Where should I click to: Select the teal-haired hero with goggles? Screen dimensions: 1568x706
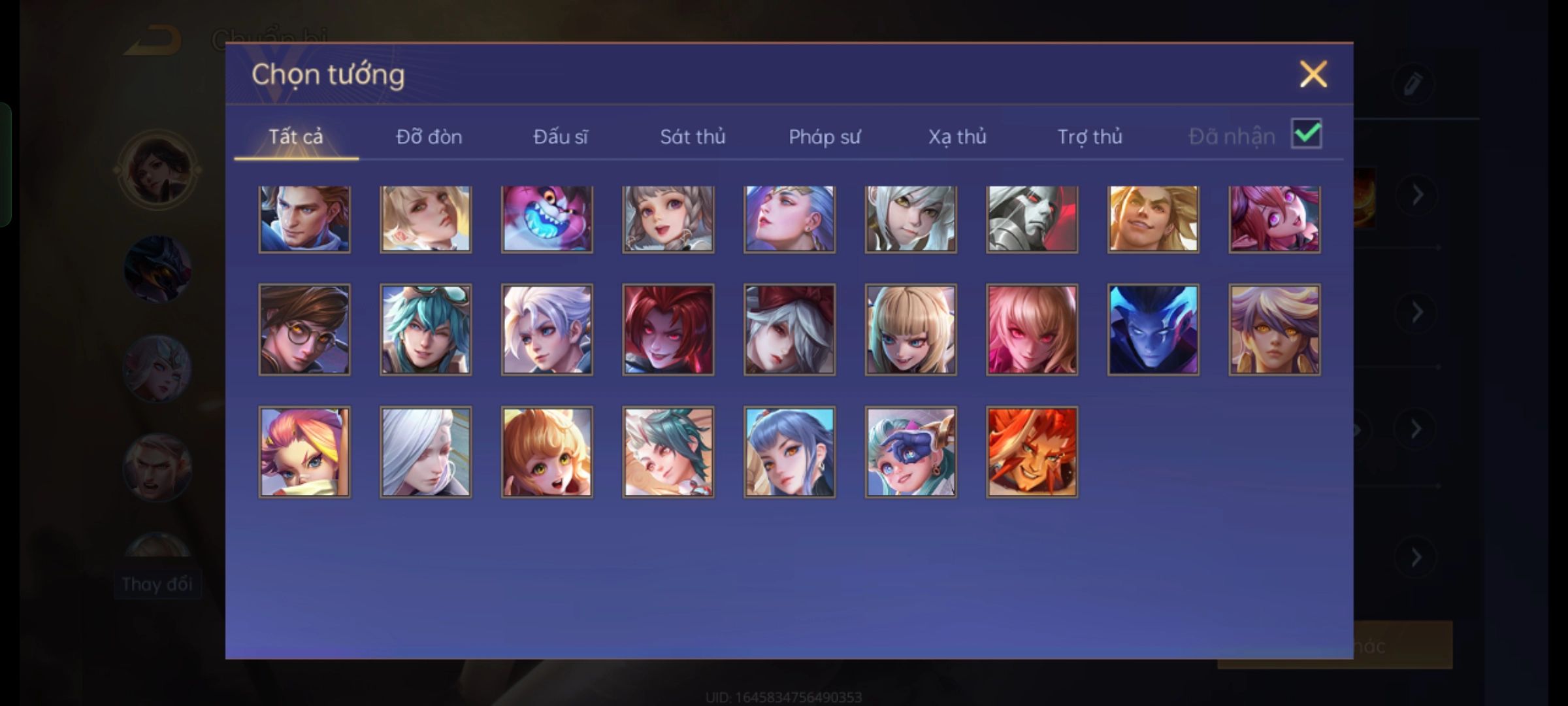click(425, 329)
